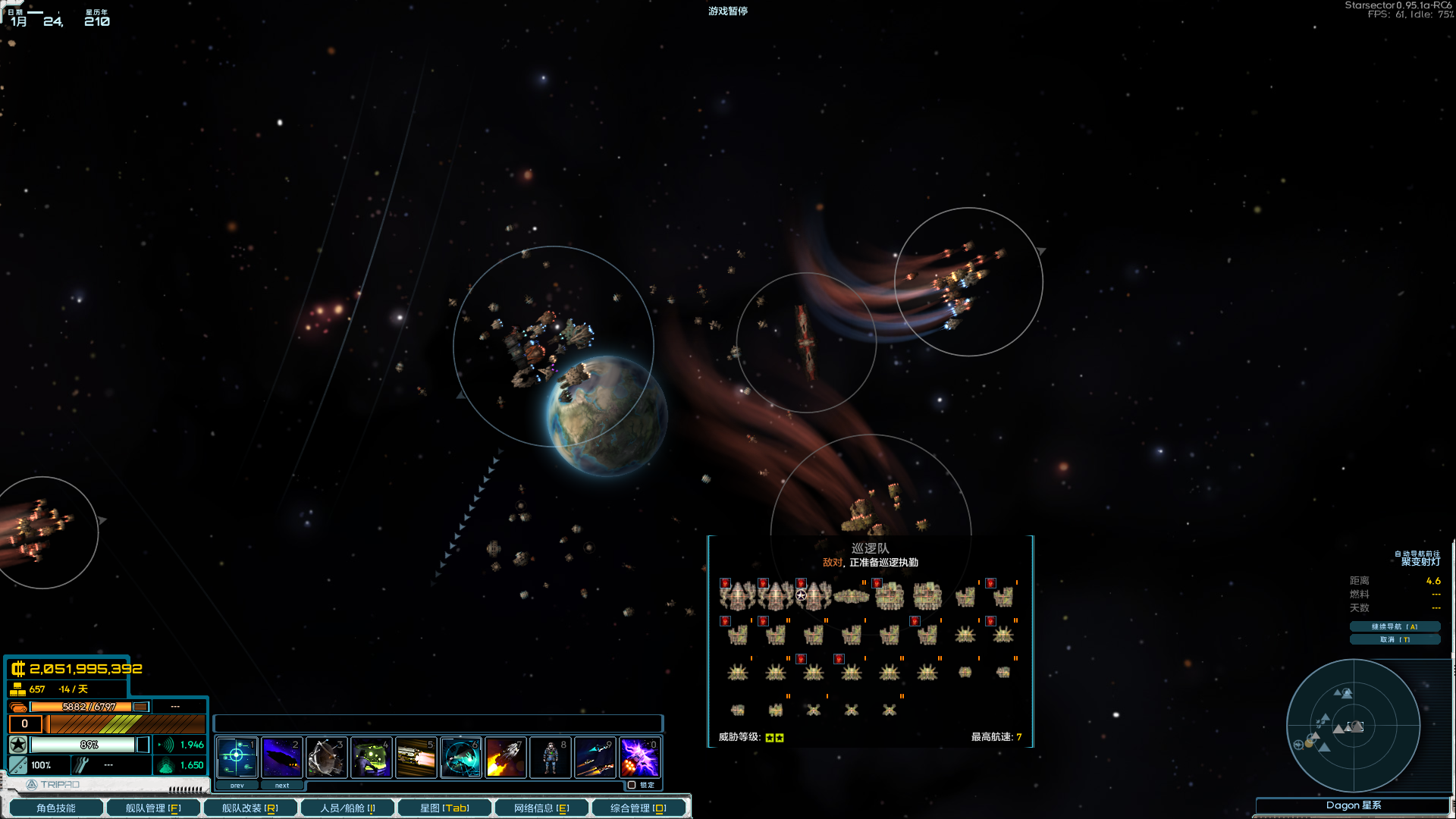Open the 人员/船舱 cargo screen
The image size is (1456, 819).
coord(347,808)
